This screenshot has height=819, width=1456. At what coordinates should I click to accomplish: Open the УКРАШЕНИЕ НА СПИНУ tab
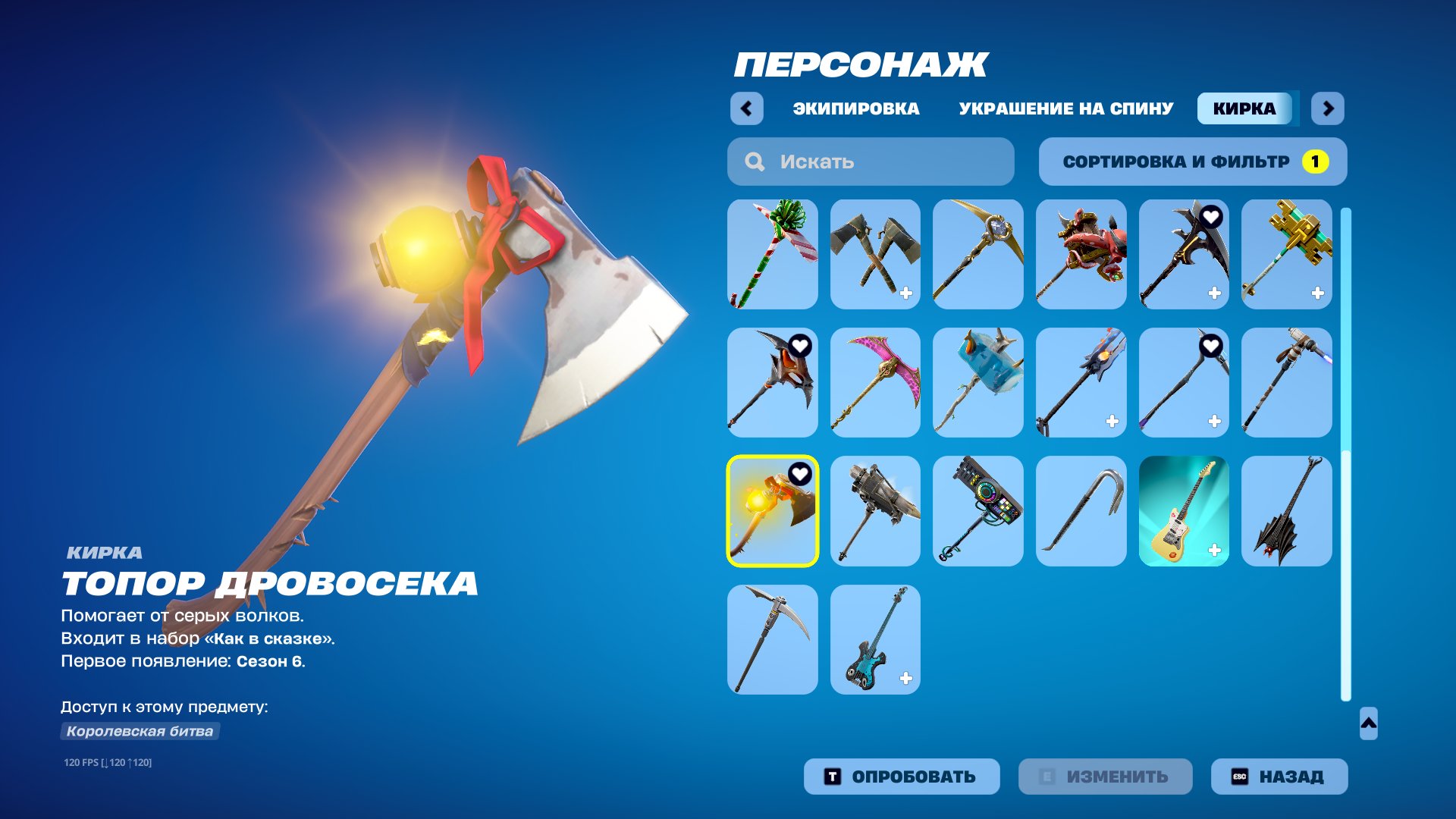click(1063, 108)
